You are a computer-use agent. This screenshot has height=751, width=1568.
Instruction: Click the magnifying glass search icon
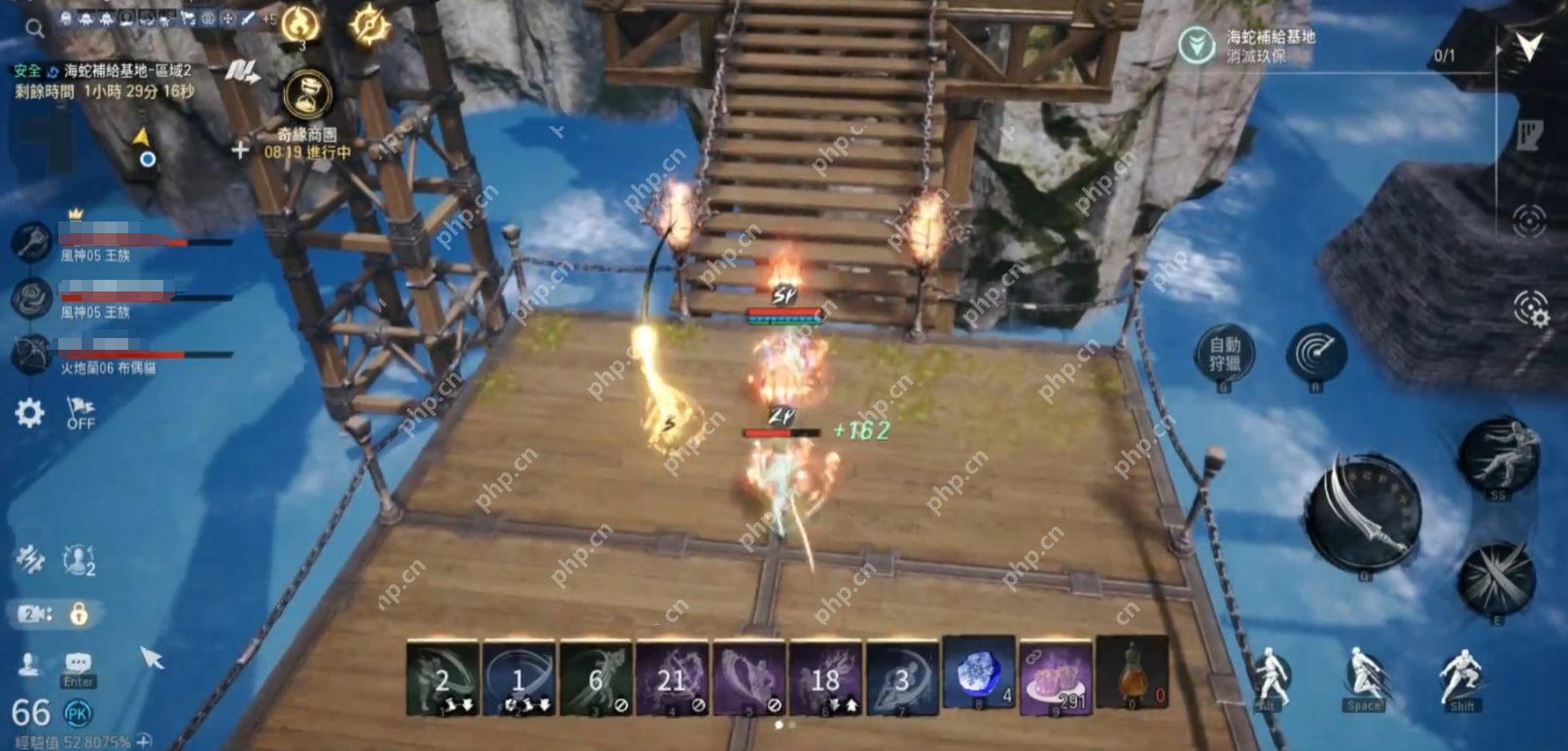point(35,28)
